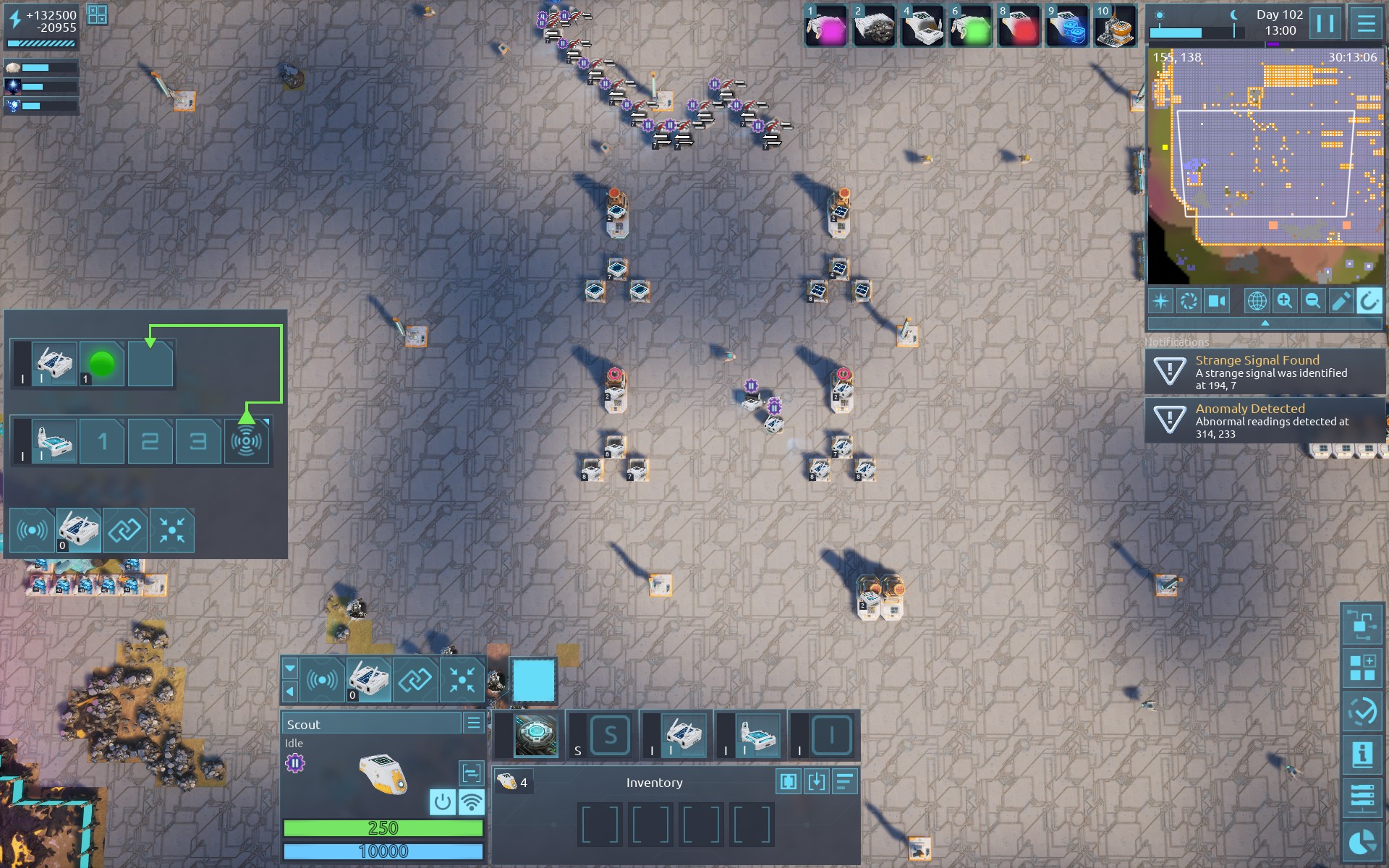The image size is (1389, 868).
Task: Select hotbar slot 6 with green item
Action: pos(971,27)
